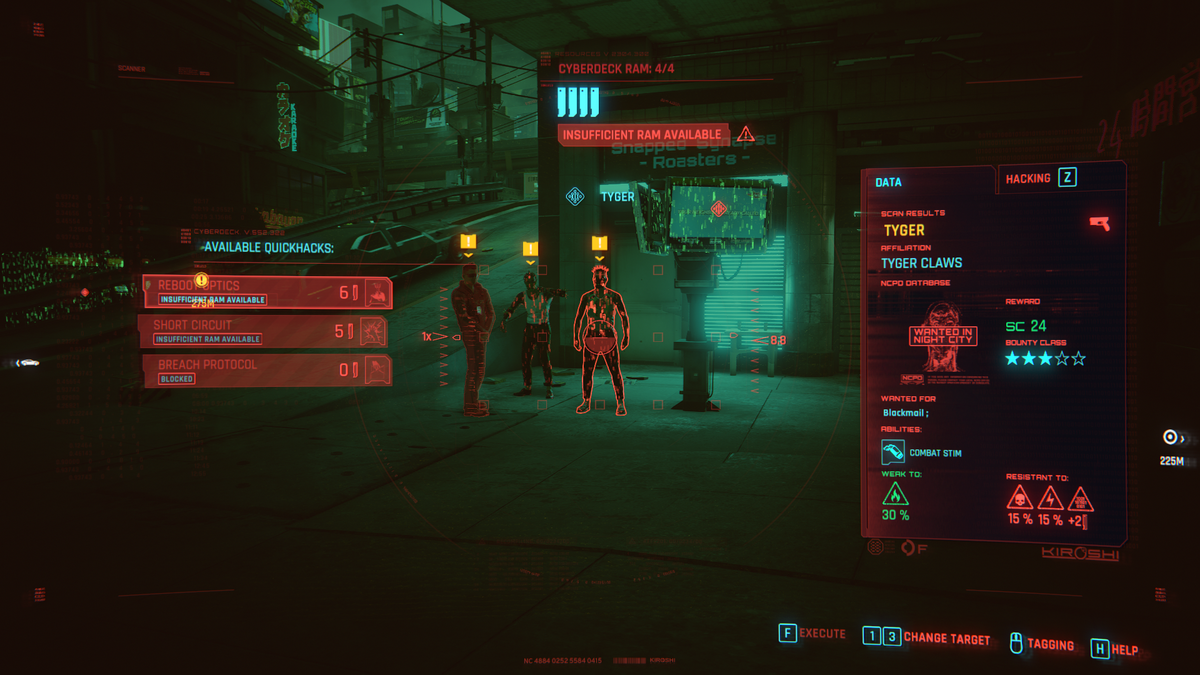Click the Combat Stim ability icon
The width and height of the screenshot is (1200, 675).
(893, 453)
